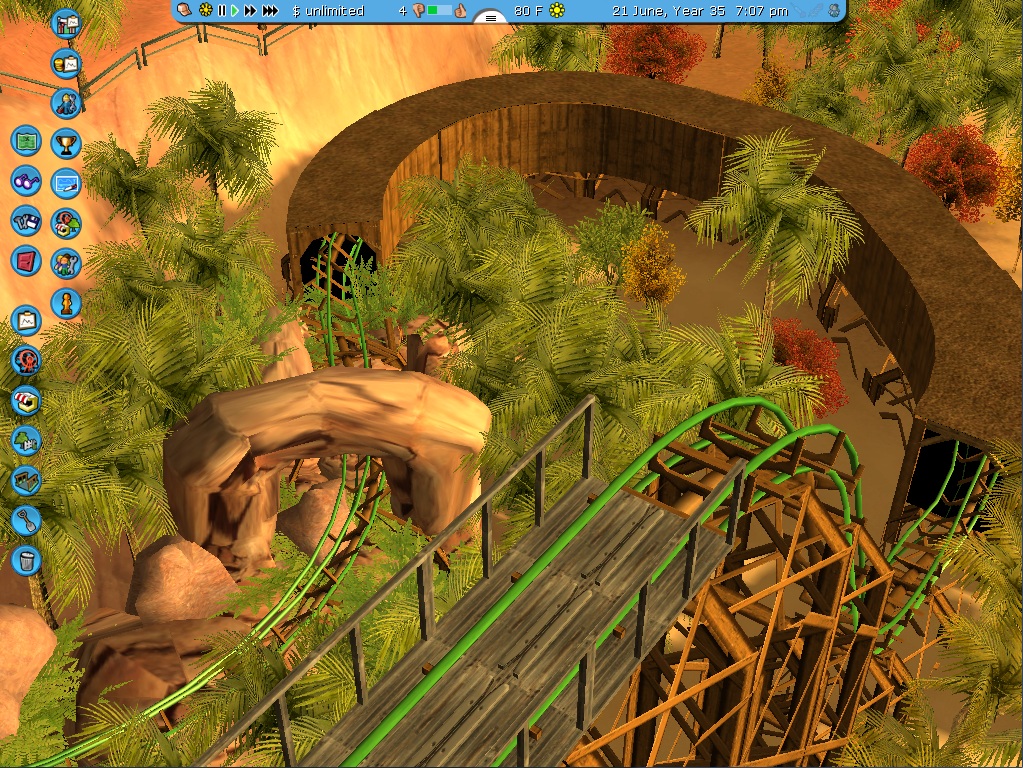Set game speed to triple fast-forward
1023x768 pixels.
[x=271, y=11]
